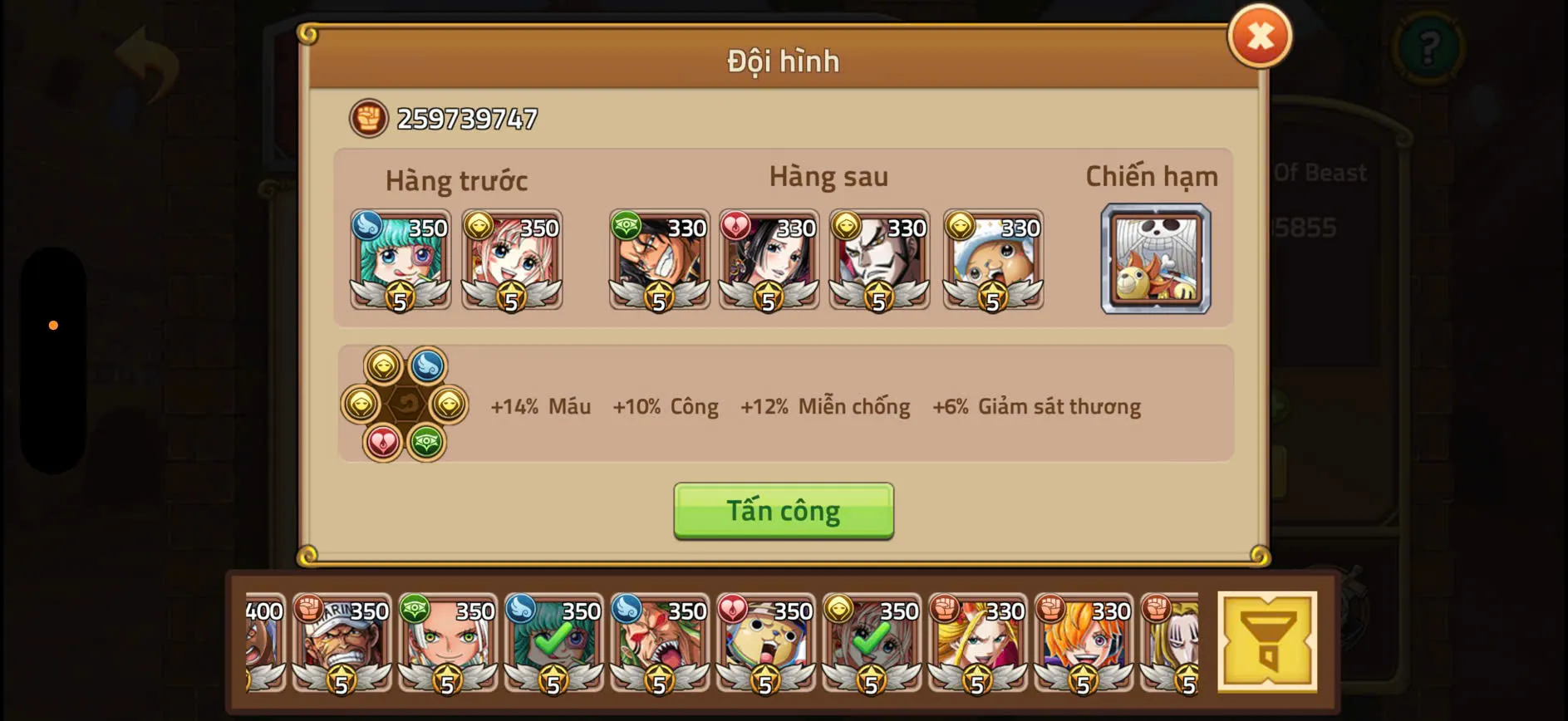
Task: Select the battleship icon under Chiến hạm
Action: [x=1156, y=260]
